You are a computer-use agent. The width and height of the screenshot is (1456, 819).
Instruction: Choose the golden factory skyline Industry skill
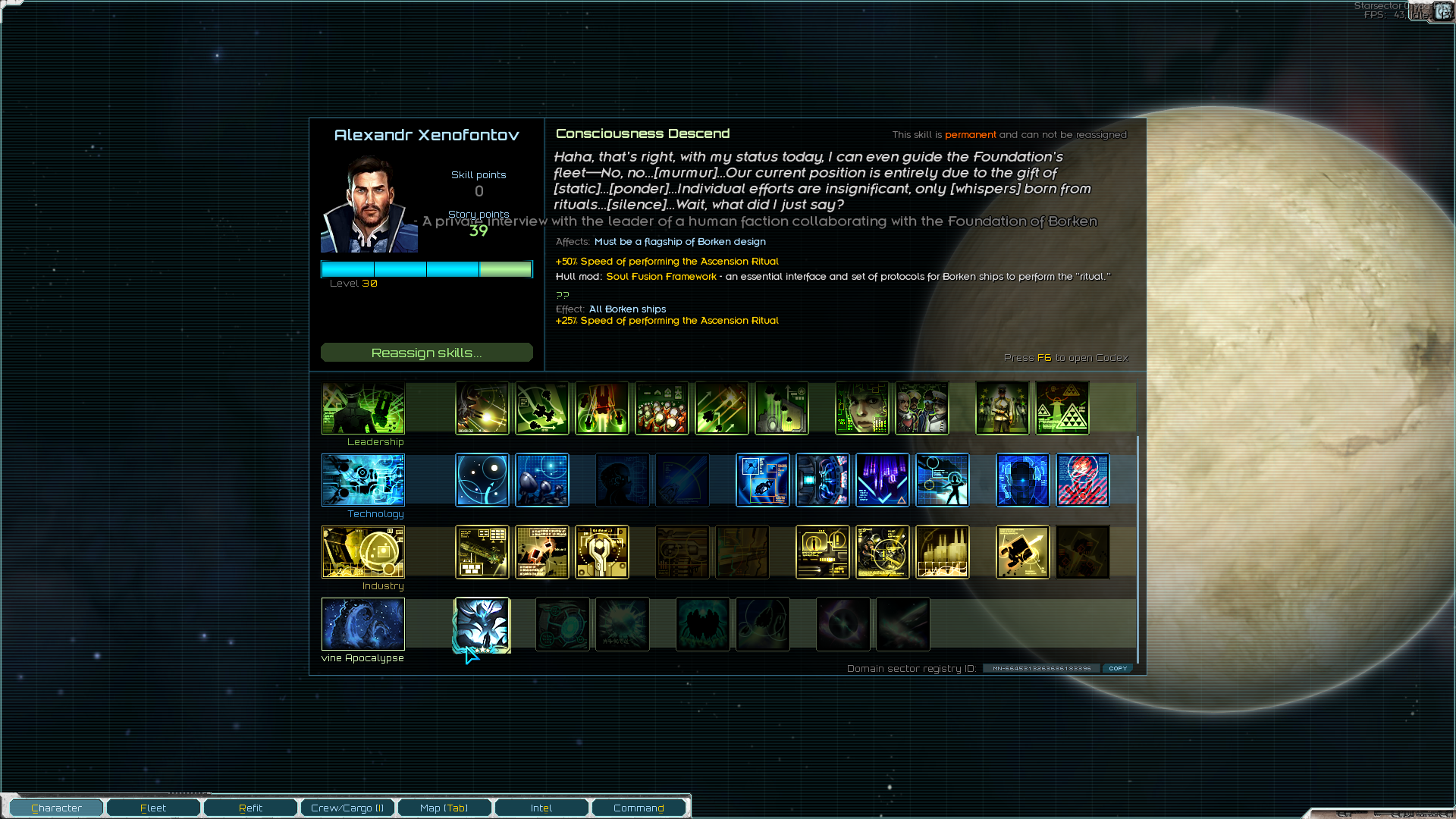(x=943, y=552)
